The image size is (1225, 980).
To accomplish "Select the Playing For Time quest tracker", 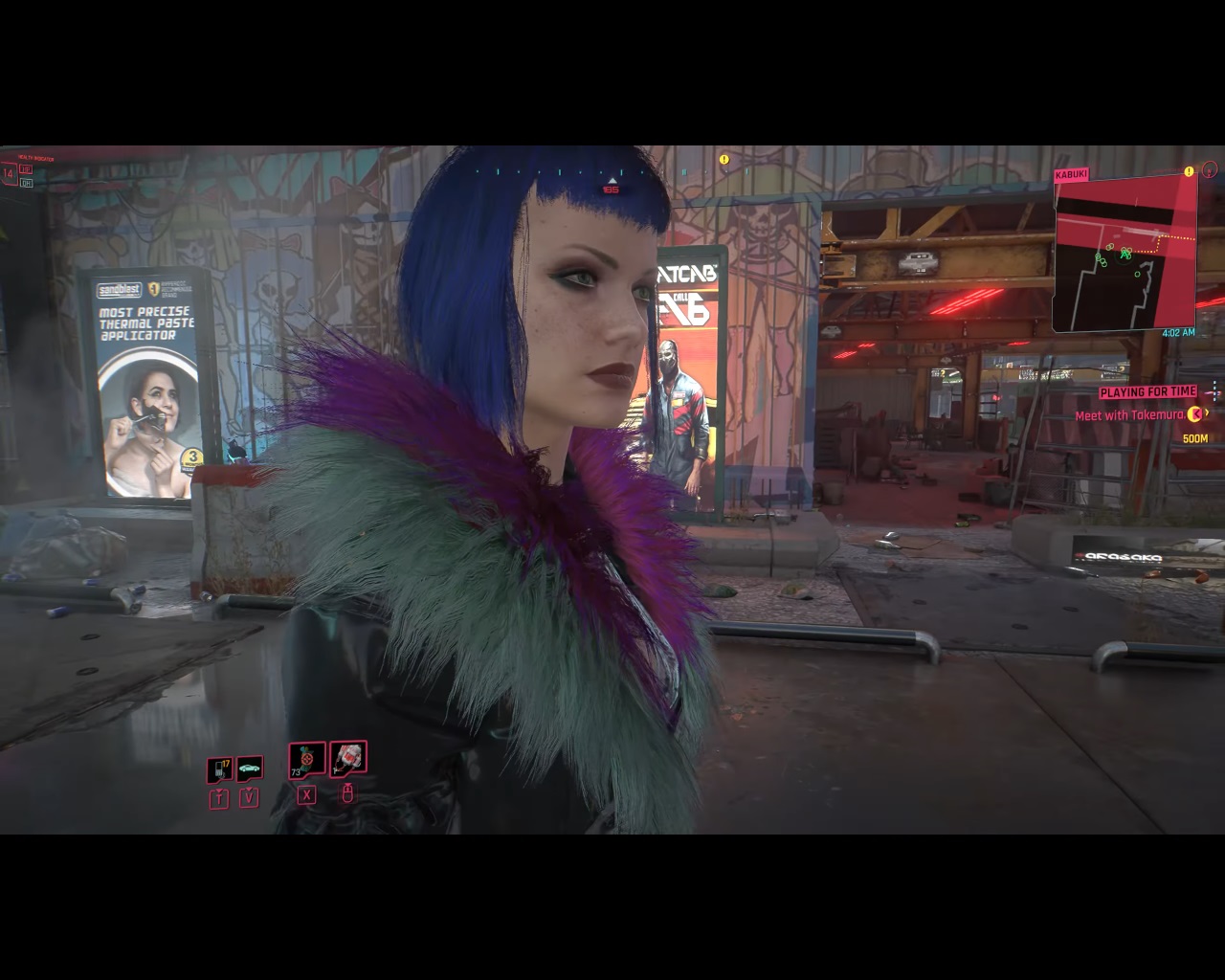I will tap(1147, 391).
